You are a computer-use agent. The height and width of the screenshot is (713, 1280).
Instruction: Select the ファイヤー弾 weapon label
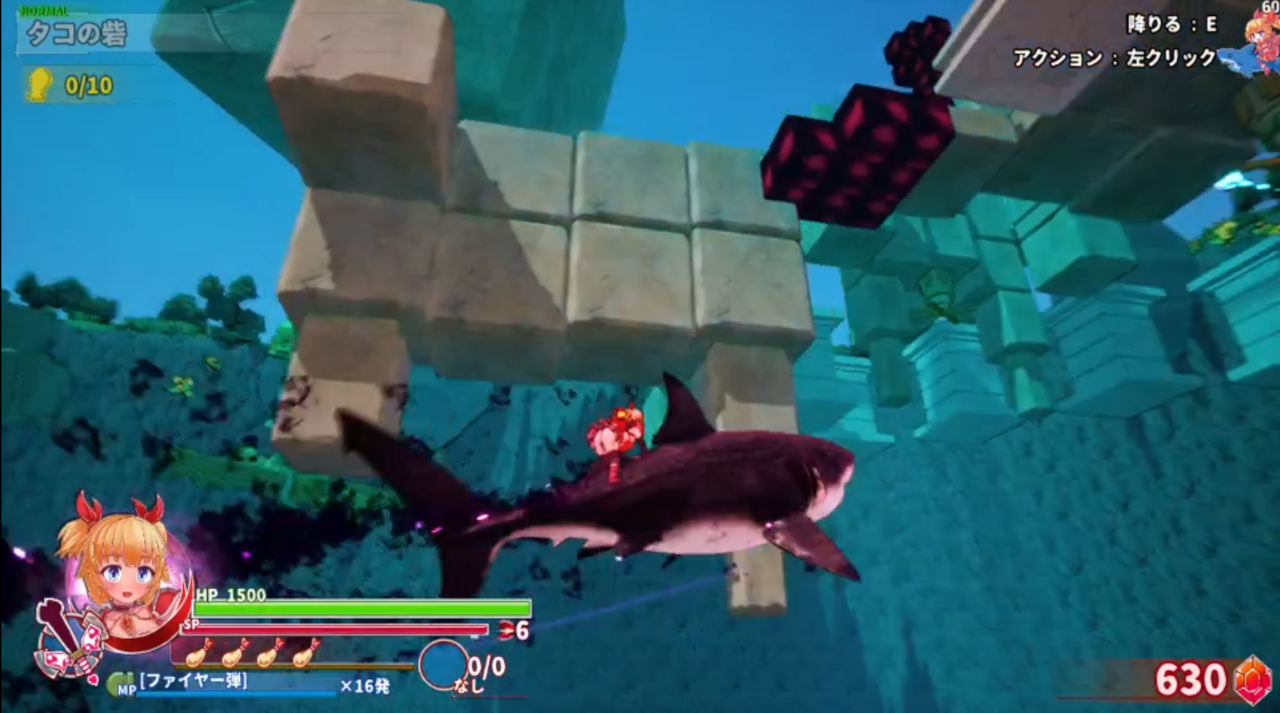click(x=193, y=682)
